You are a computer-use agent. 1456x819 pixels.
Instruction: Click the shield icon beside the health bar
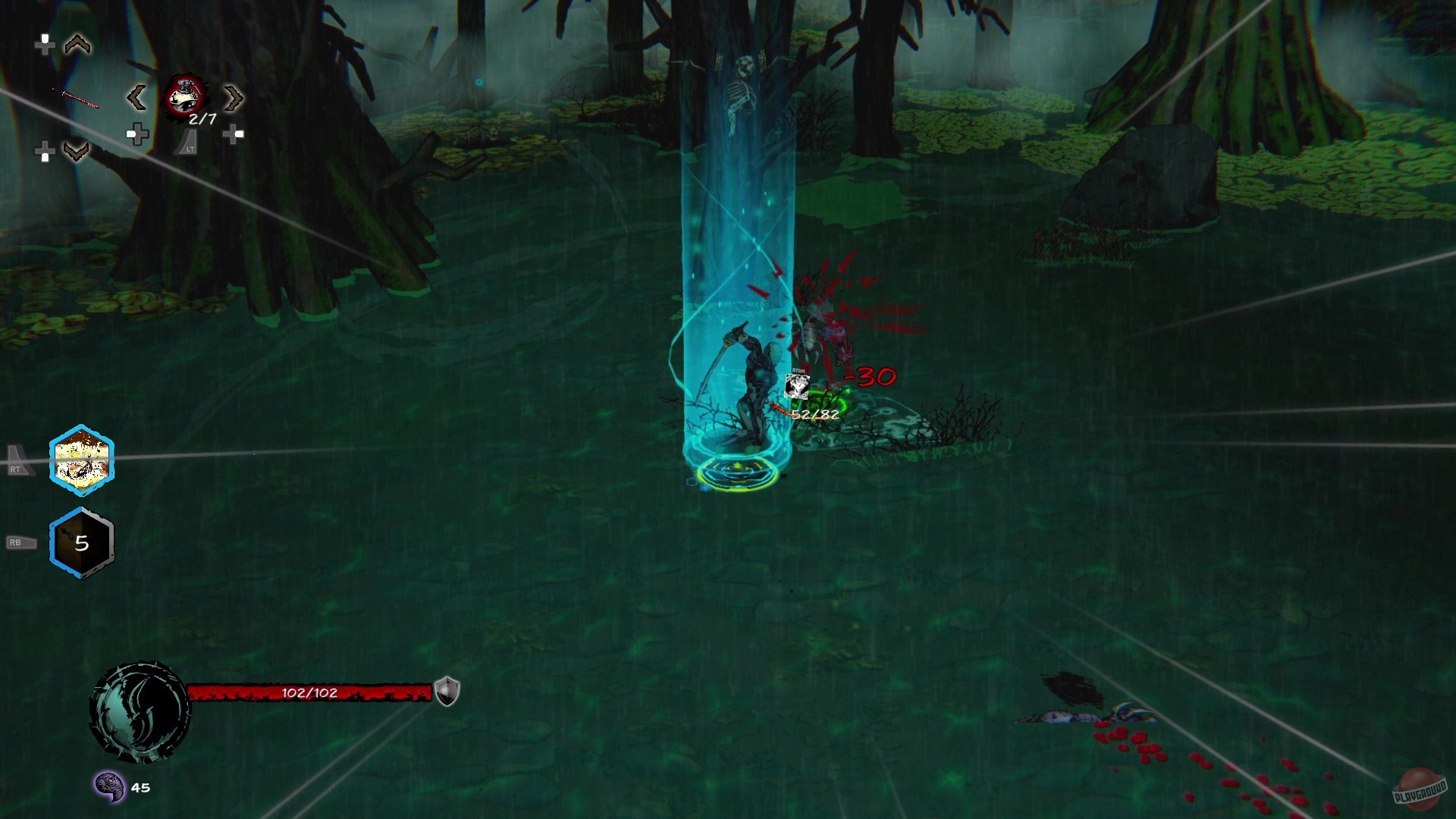[x=447, y=691]
